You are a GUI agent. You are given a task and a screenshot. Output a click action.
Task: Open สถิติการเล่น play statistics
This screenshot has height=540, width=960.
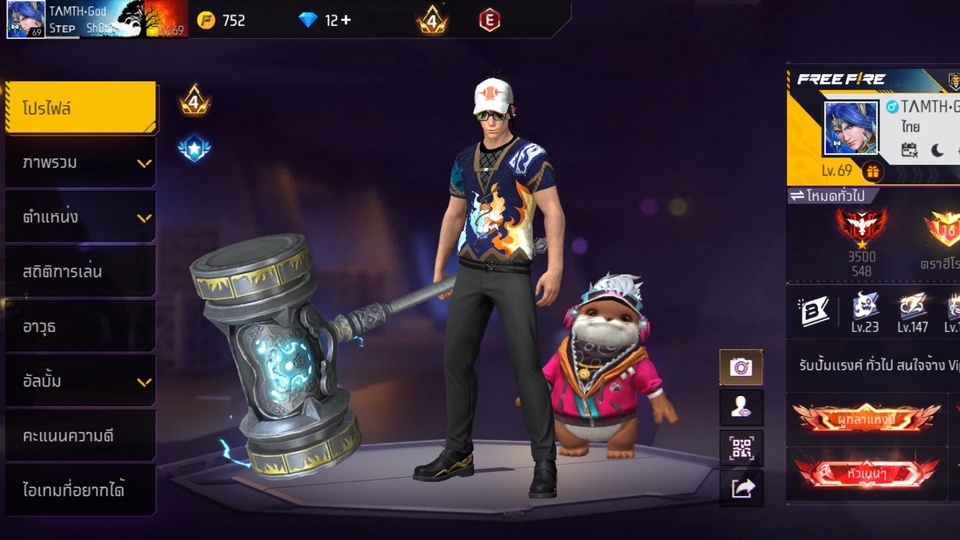80,271
